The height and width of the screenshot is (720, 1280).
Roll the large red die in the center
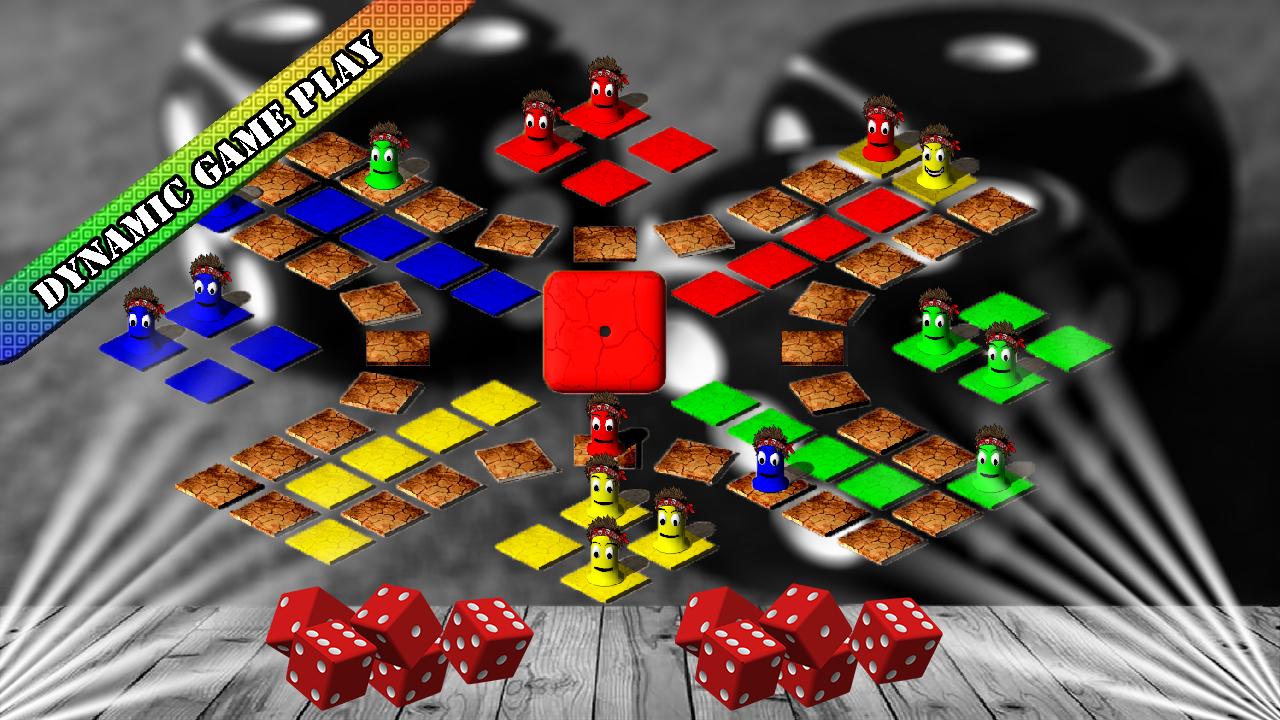(604, 330)
